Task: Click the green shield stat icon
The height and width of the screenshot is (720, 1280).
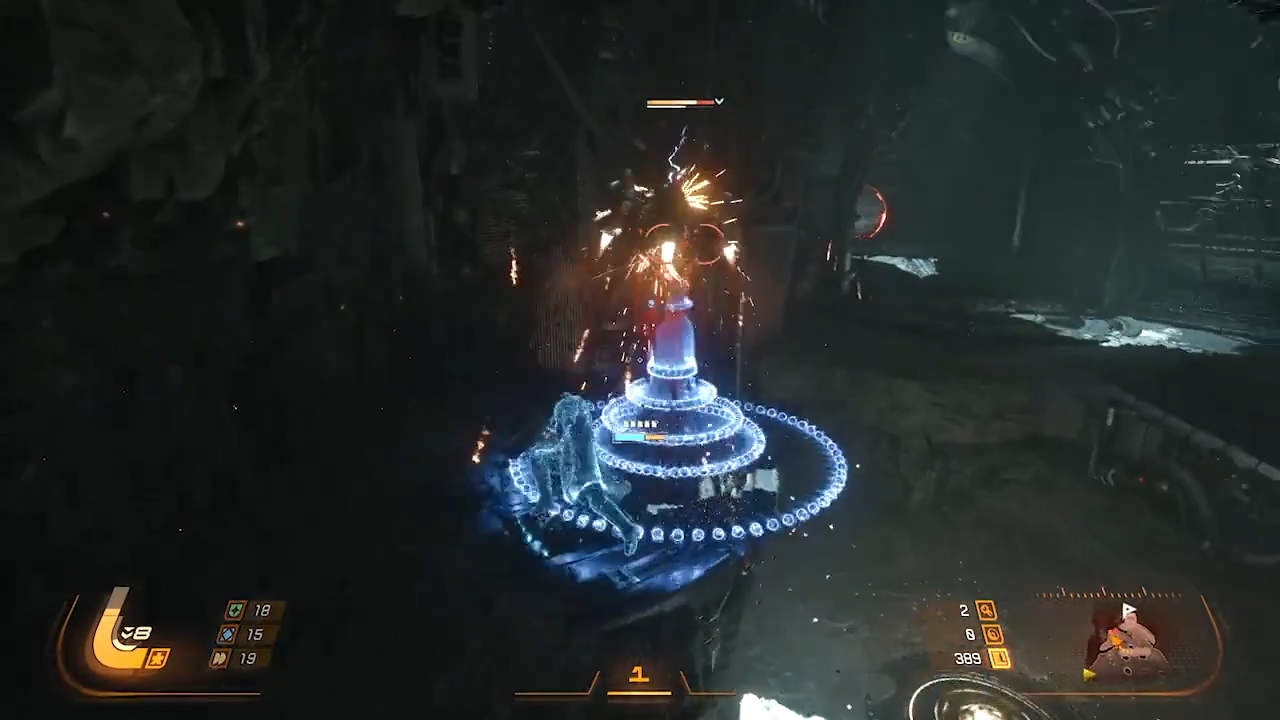Action: coord(235,610)
